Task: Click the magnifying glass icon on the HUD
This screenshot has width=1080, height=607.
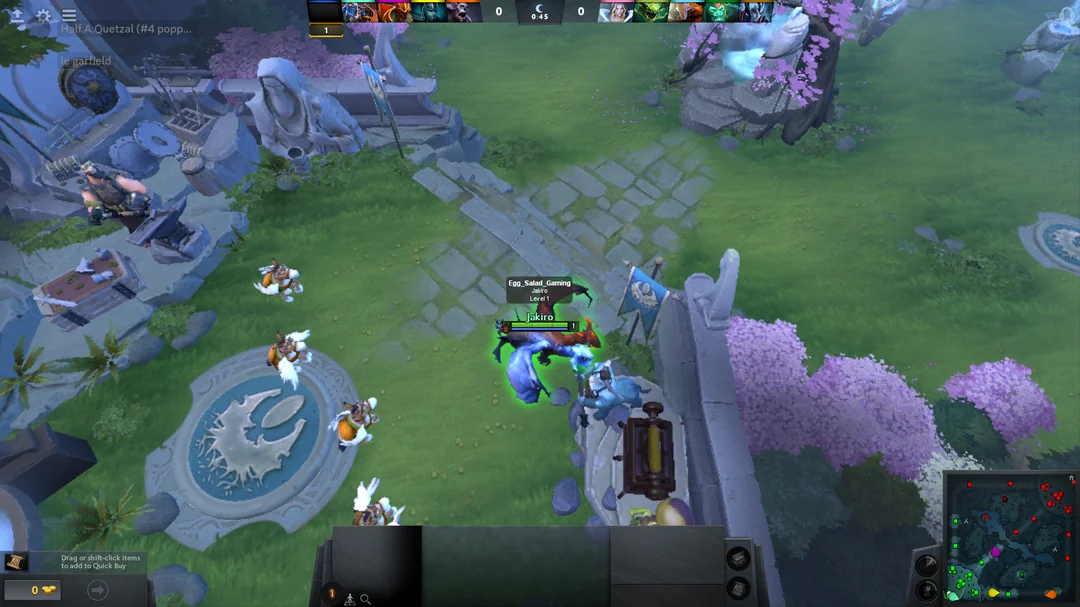Action: tap(366, 599)
